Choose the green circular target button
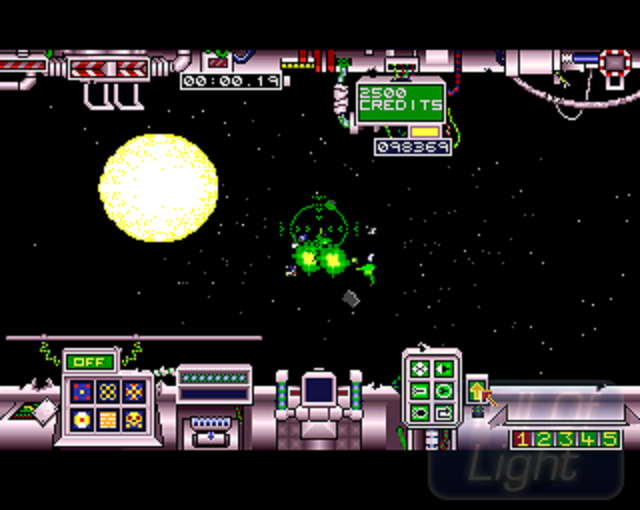Viewport: 640px width, 510px height. pyautogui.click(x=443, y=391)
